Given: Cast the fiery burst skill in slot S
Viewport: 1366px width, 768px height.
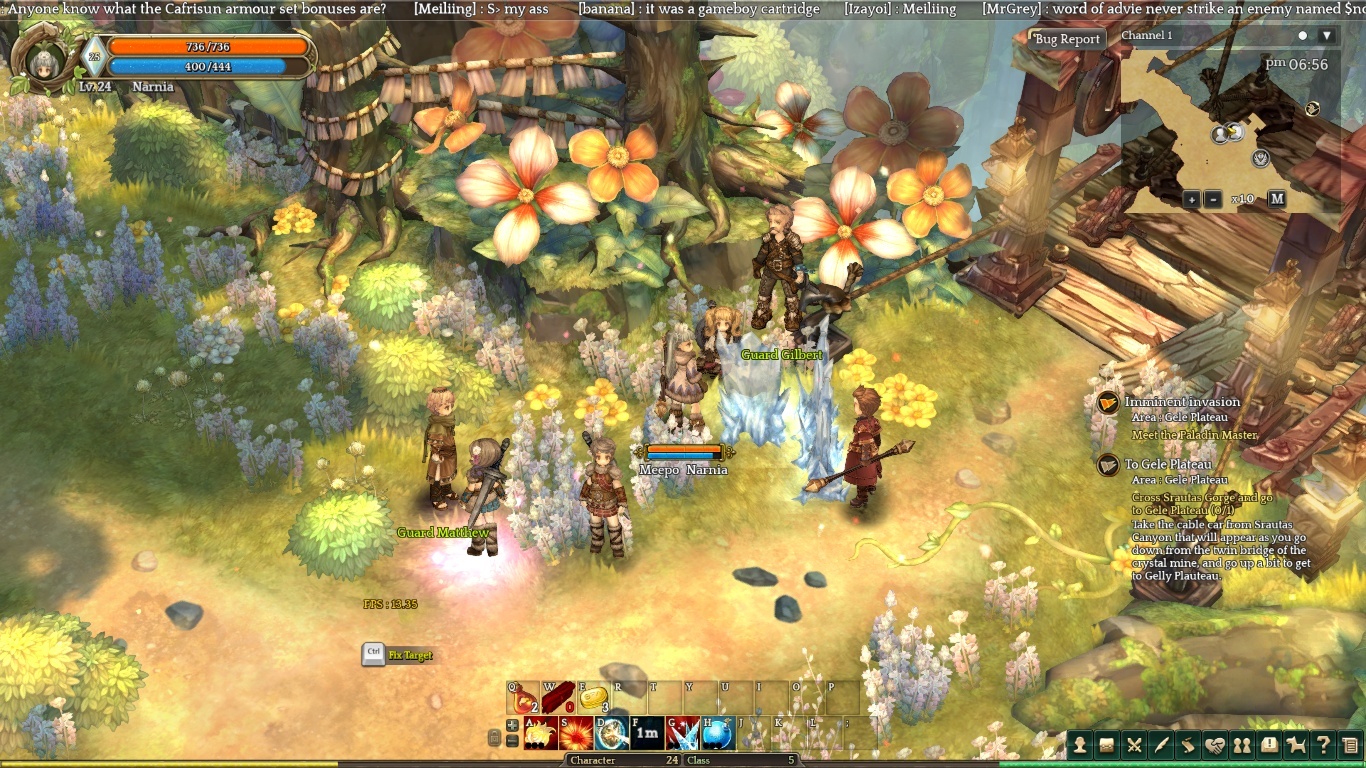Looking at the screenshot, I should tap(575, 734).
